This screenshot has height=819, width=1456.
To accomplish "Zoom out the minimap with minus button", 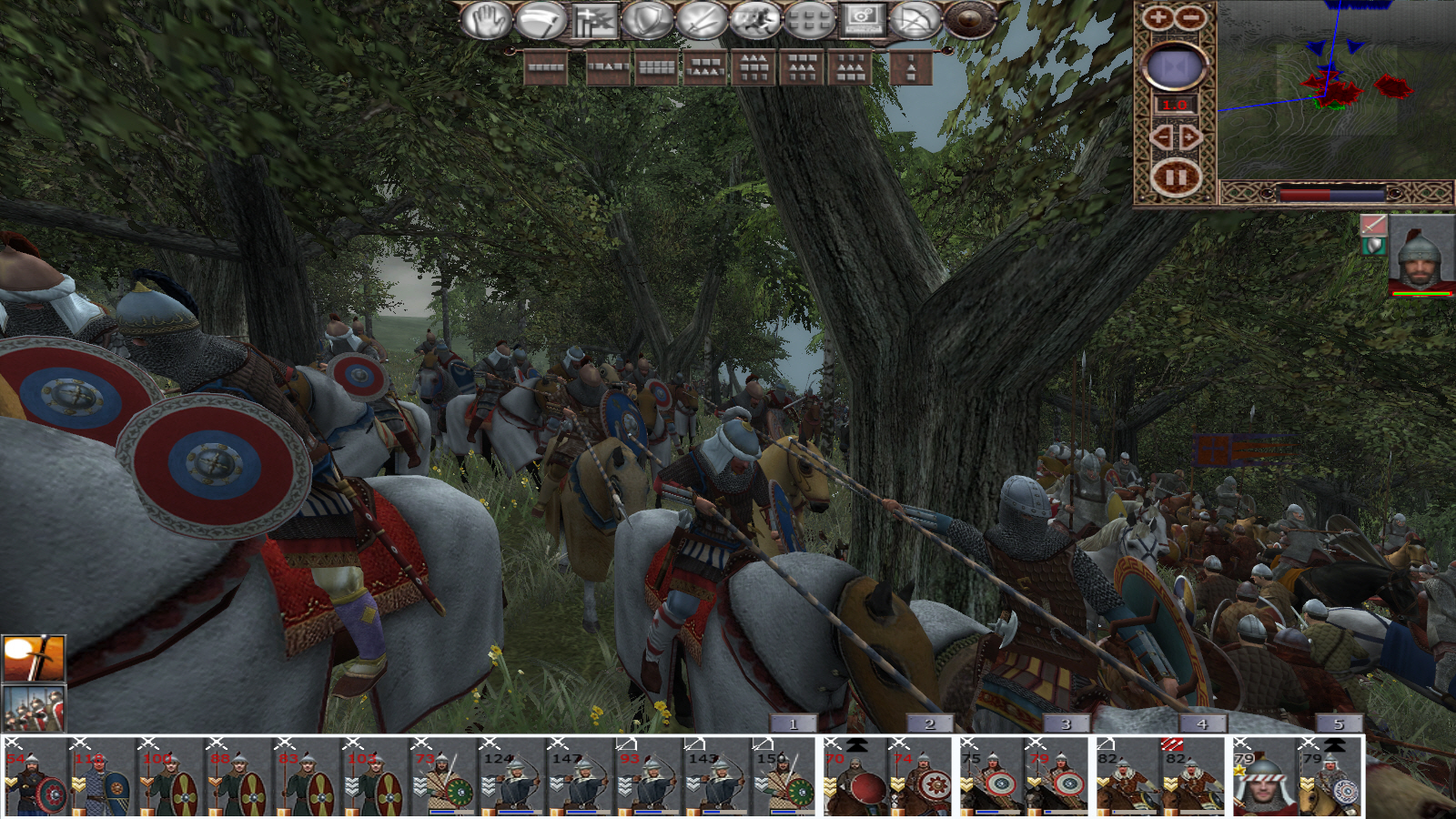I will (x=1190, y=17).
